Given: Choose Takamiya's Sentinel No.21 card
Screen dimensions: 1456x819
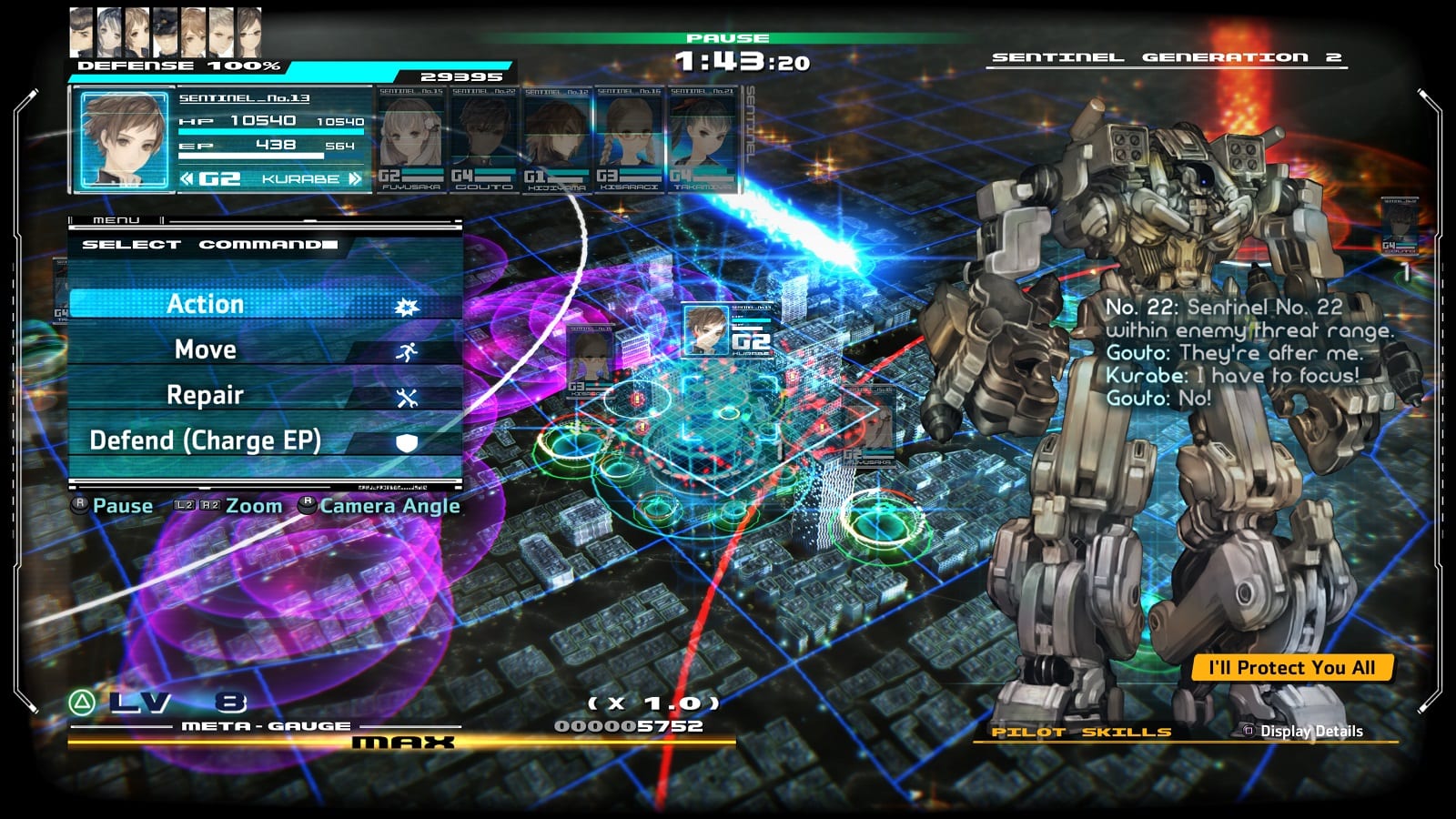Looking at the screenshot, I should coord(702,139).
